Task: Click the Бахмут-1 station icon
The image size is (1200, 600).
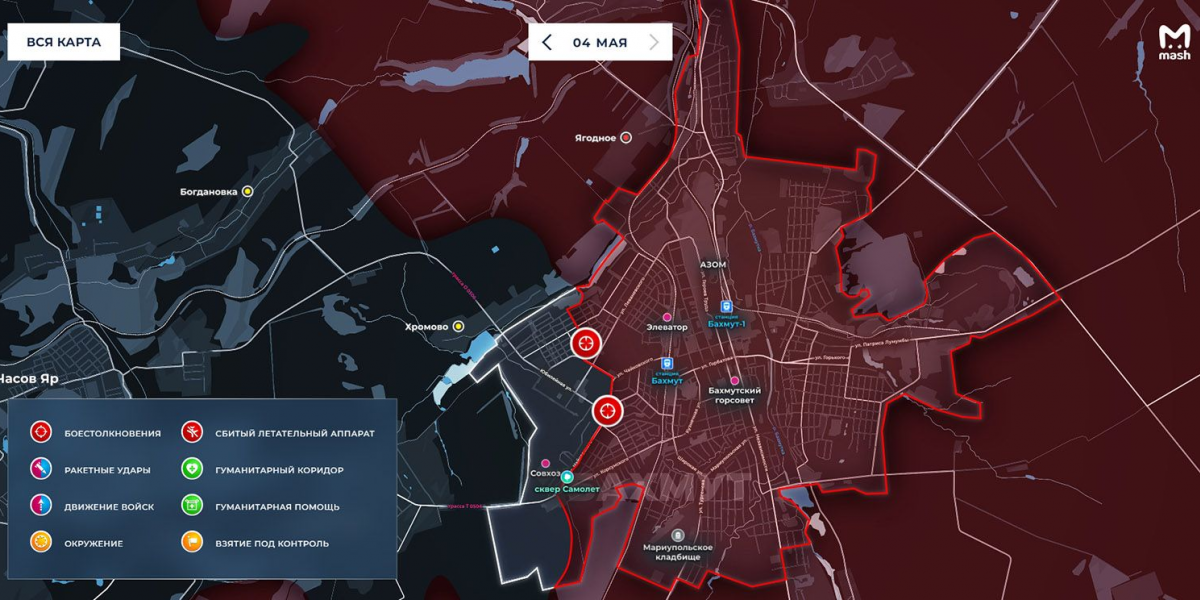Action: coord(727,309)
